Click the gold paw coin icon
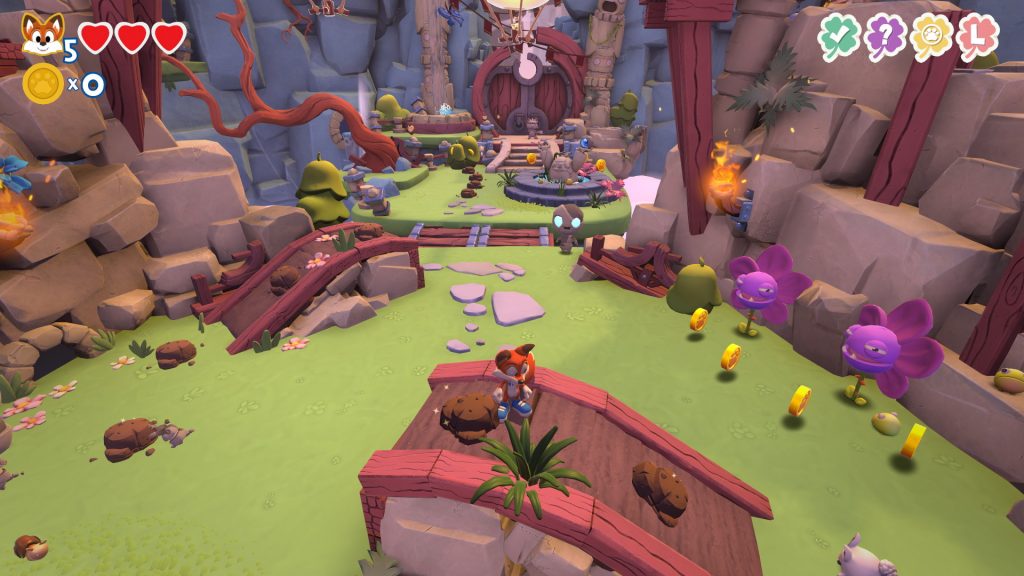The height and width of the screenshot is (576, 1024). click(43, 84)
